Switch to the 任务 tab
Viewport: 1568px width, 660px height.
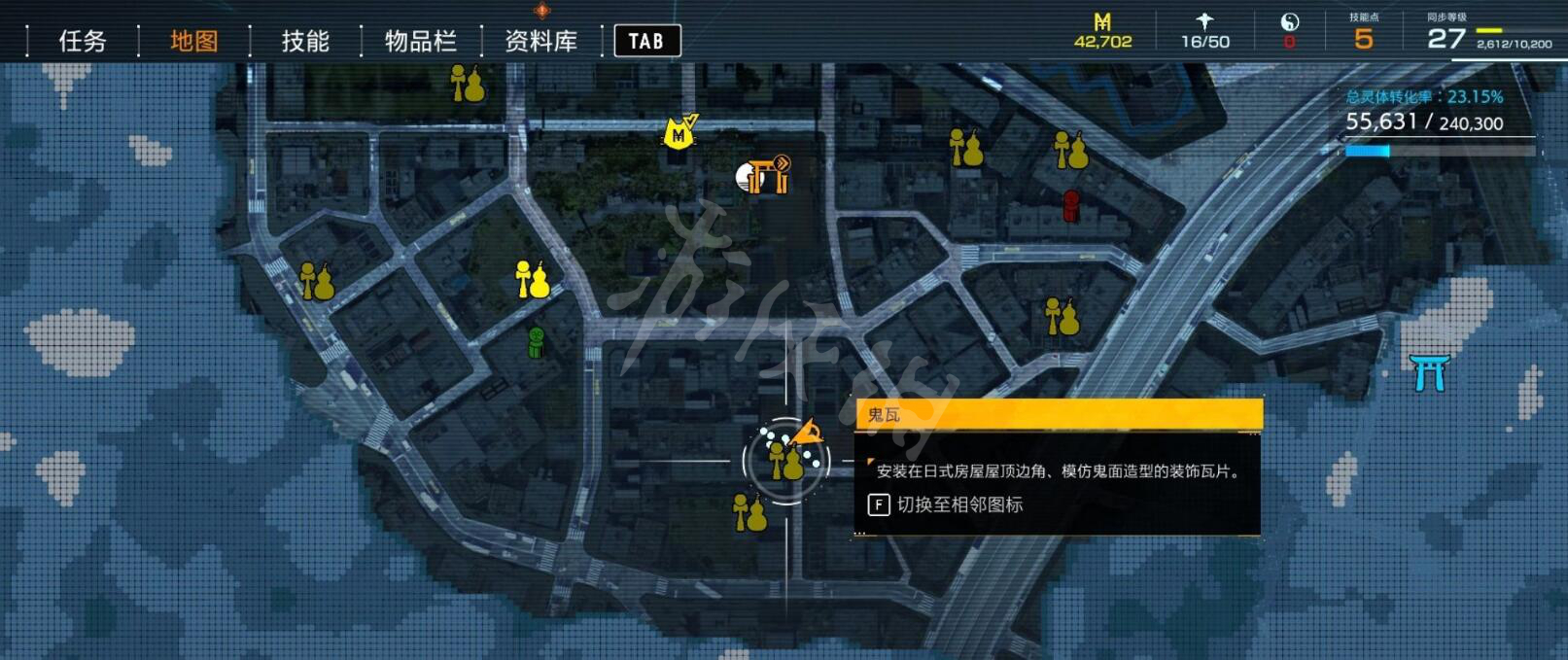pos(82,41)
